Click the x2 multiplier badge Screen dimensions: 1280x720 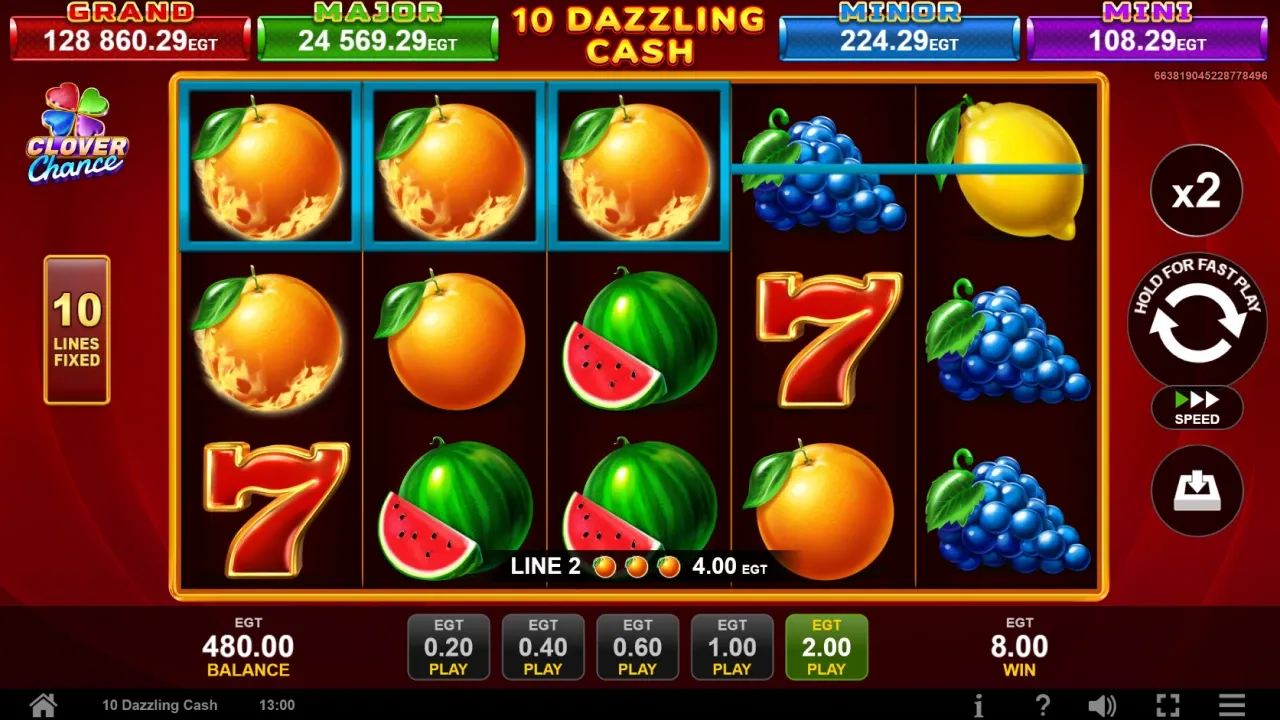tap(1196, 190)
